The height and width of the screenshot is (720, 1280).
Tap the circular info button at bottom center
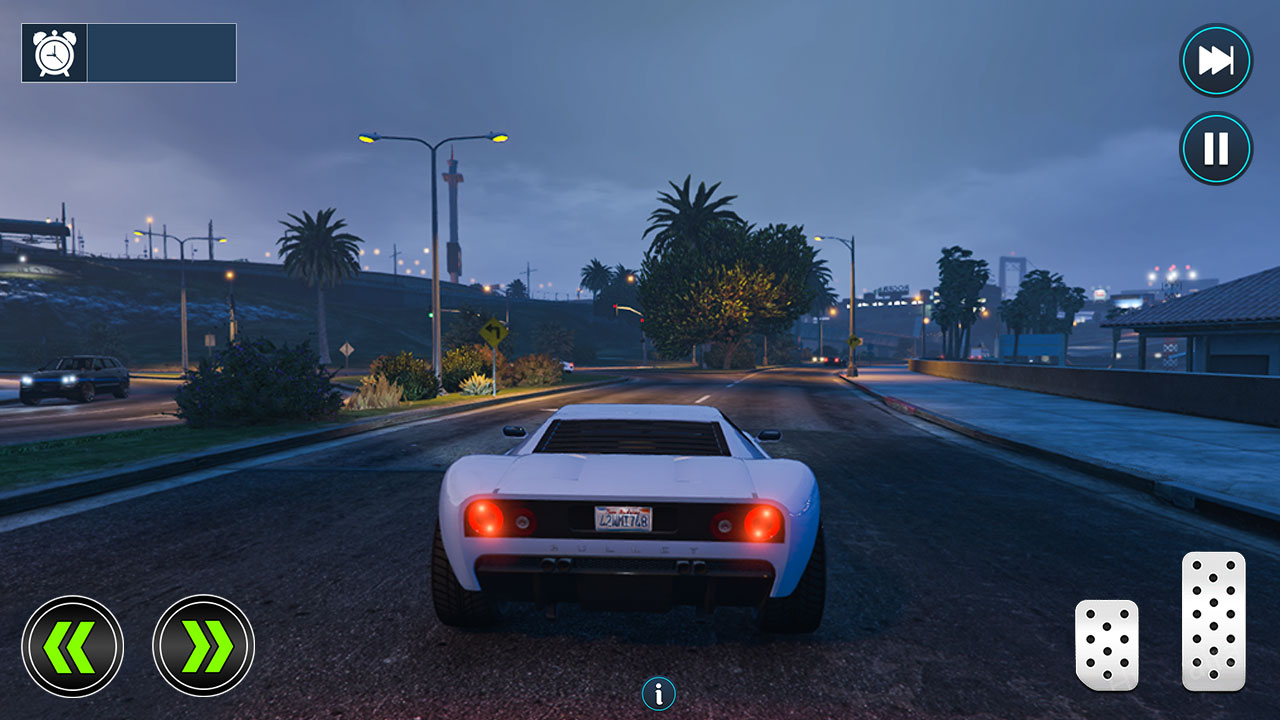point(658,692)
